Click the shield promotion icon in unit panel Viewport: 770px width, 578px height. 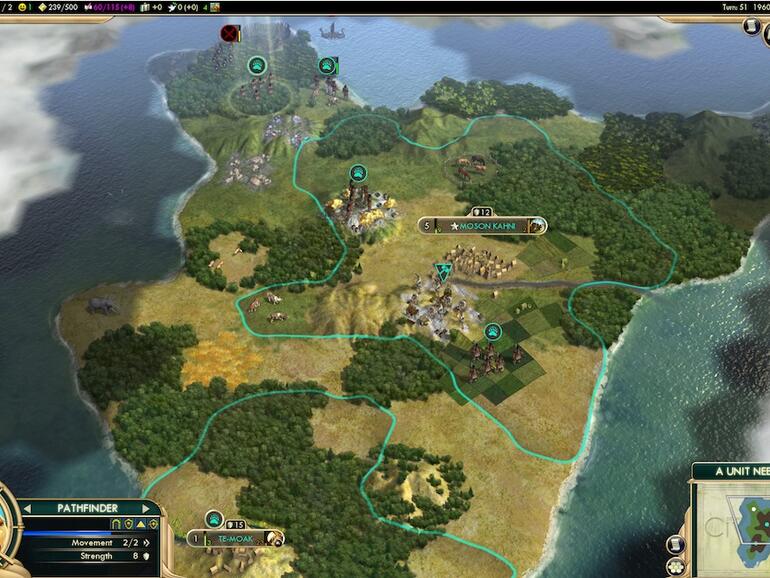coord(127,524)
